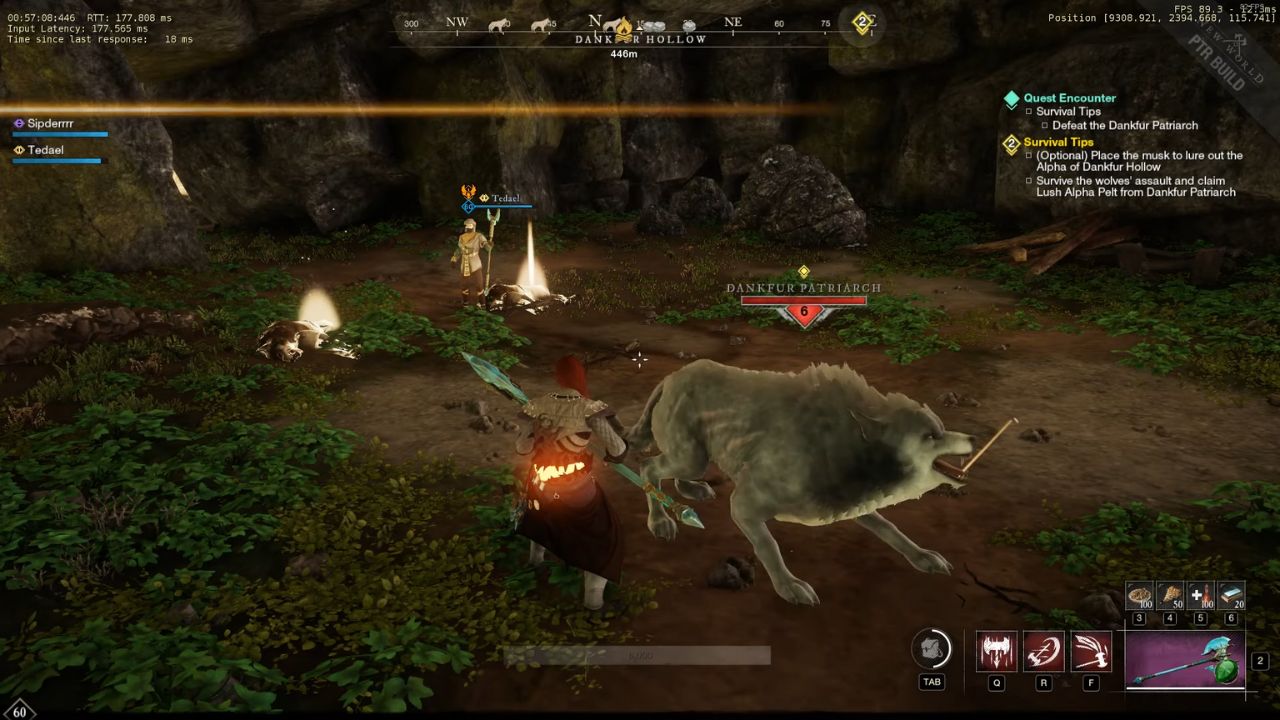Click the campfire marker on the compass
The image size is (1280, 720).
coord(623,27)
